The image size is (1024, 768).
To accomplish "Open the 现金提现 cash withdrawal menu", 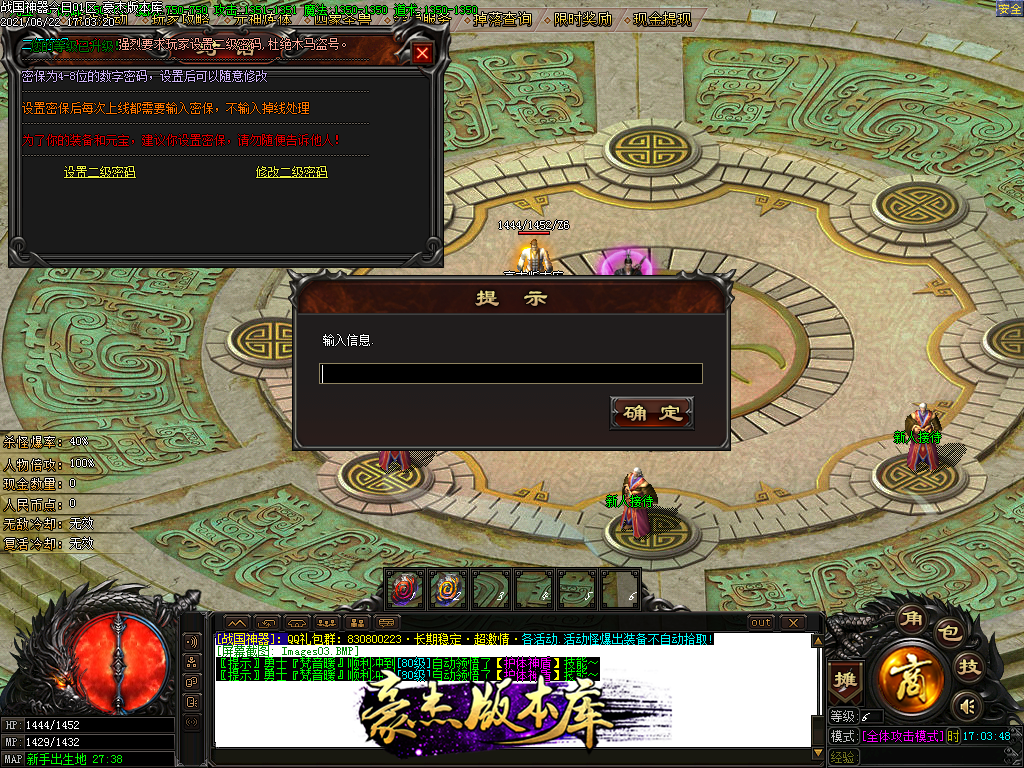I will point(662,19).
